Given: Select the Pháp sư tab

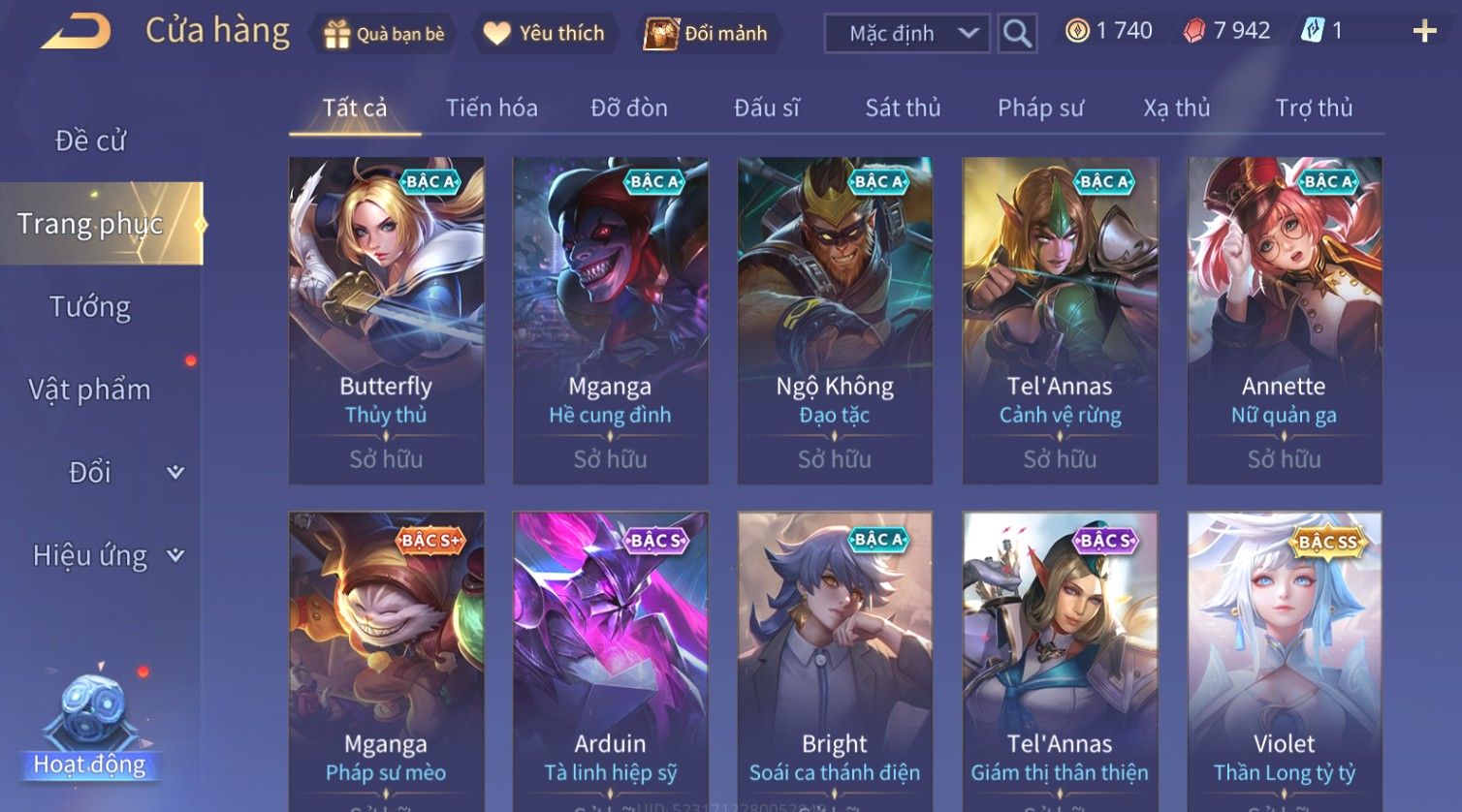Looking at the screenshot, I should [x=1040, y=108].
